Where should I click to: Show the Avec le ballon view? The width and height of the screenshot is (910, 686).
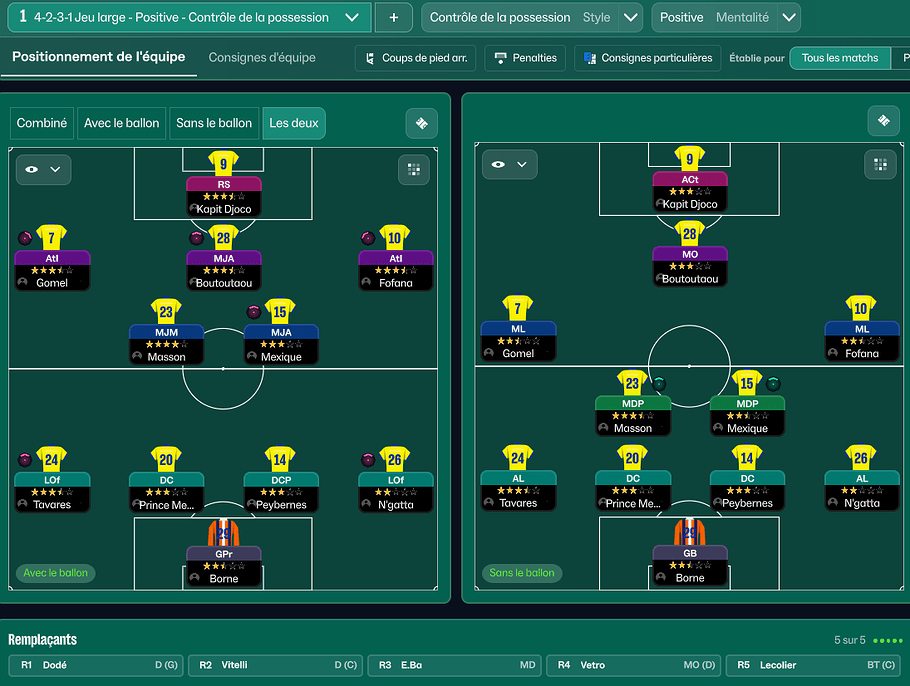pyautogui.click(x=121, y=123)
